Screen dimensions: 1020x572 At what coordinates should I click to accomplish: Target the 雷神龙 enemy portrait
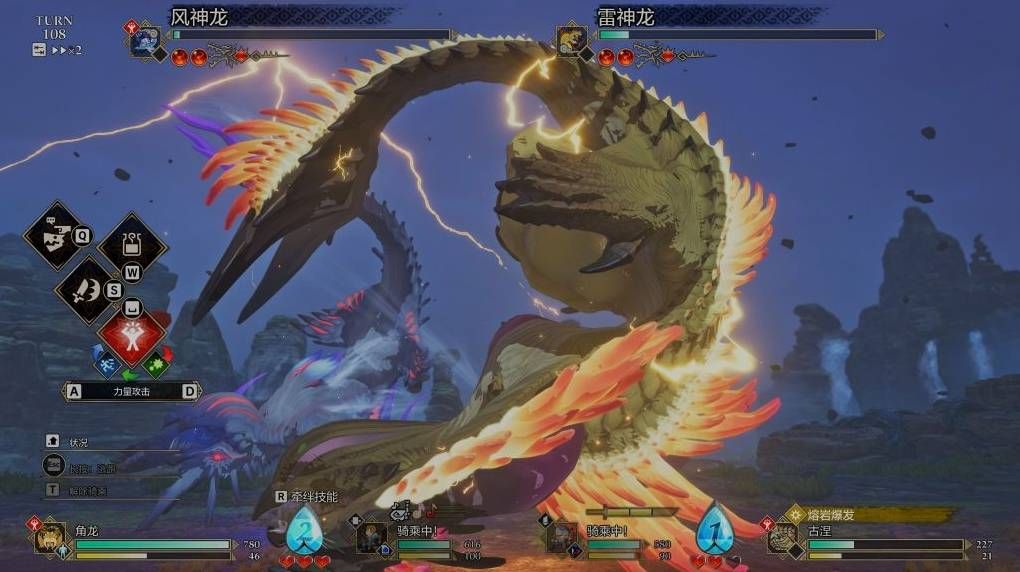coord(573,41)
